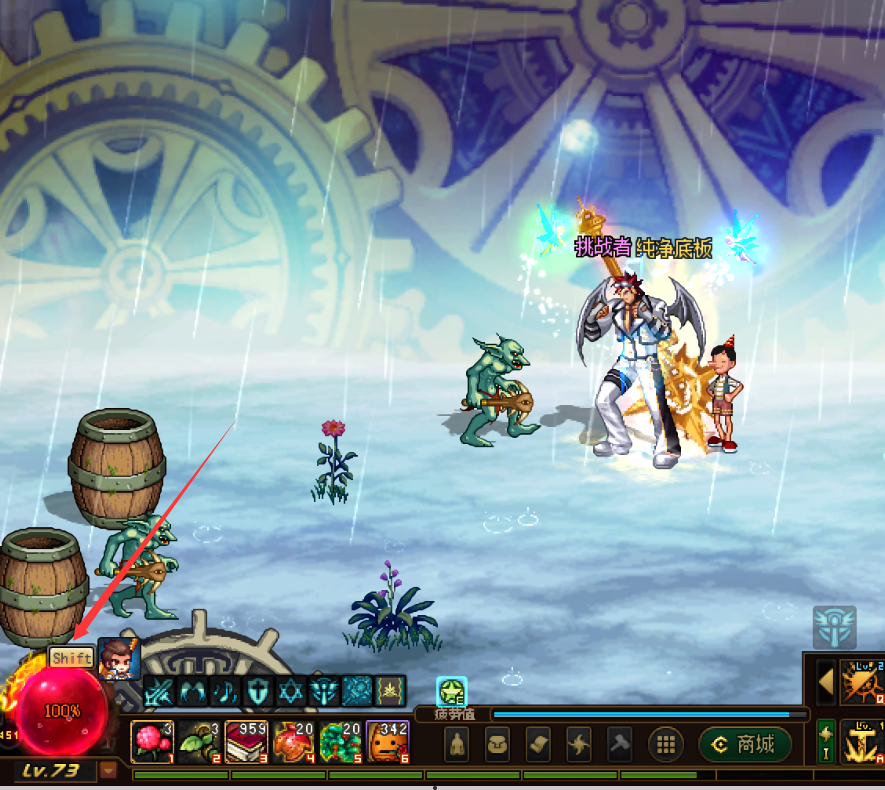Open the quest scroll icon
Screen dimensions: 885x790
point(538,744)
